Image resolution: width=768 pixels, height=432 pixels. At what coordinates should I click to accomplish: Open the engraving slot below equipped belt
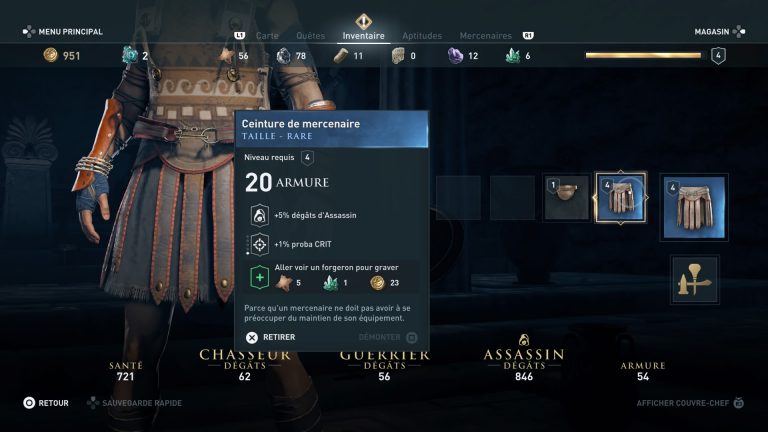click(695, 279)
